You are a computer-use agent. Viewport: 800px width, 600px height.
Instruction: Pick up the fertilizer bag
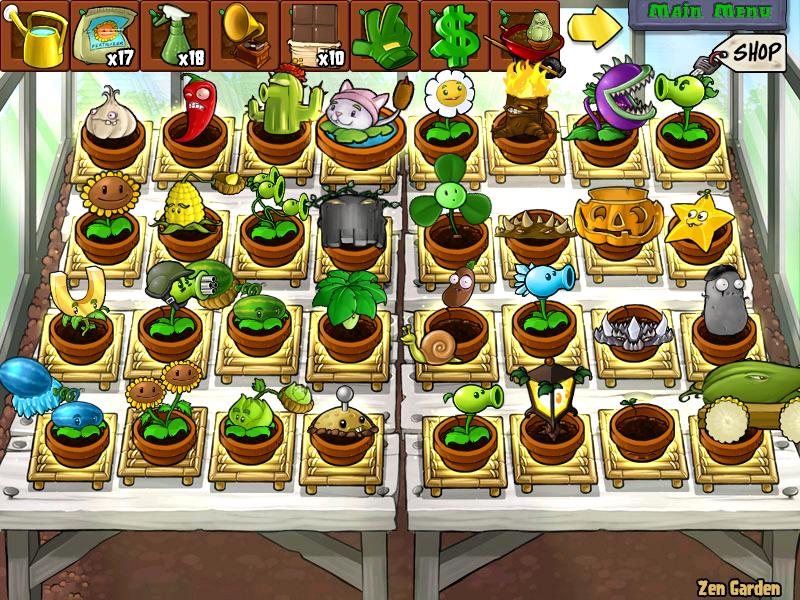click(106, 35)
